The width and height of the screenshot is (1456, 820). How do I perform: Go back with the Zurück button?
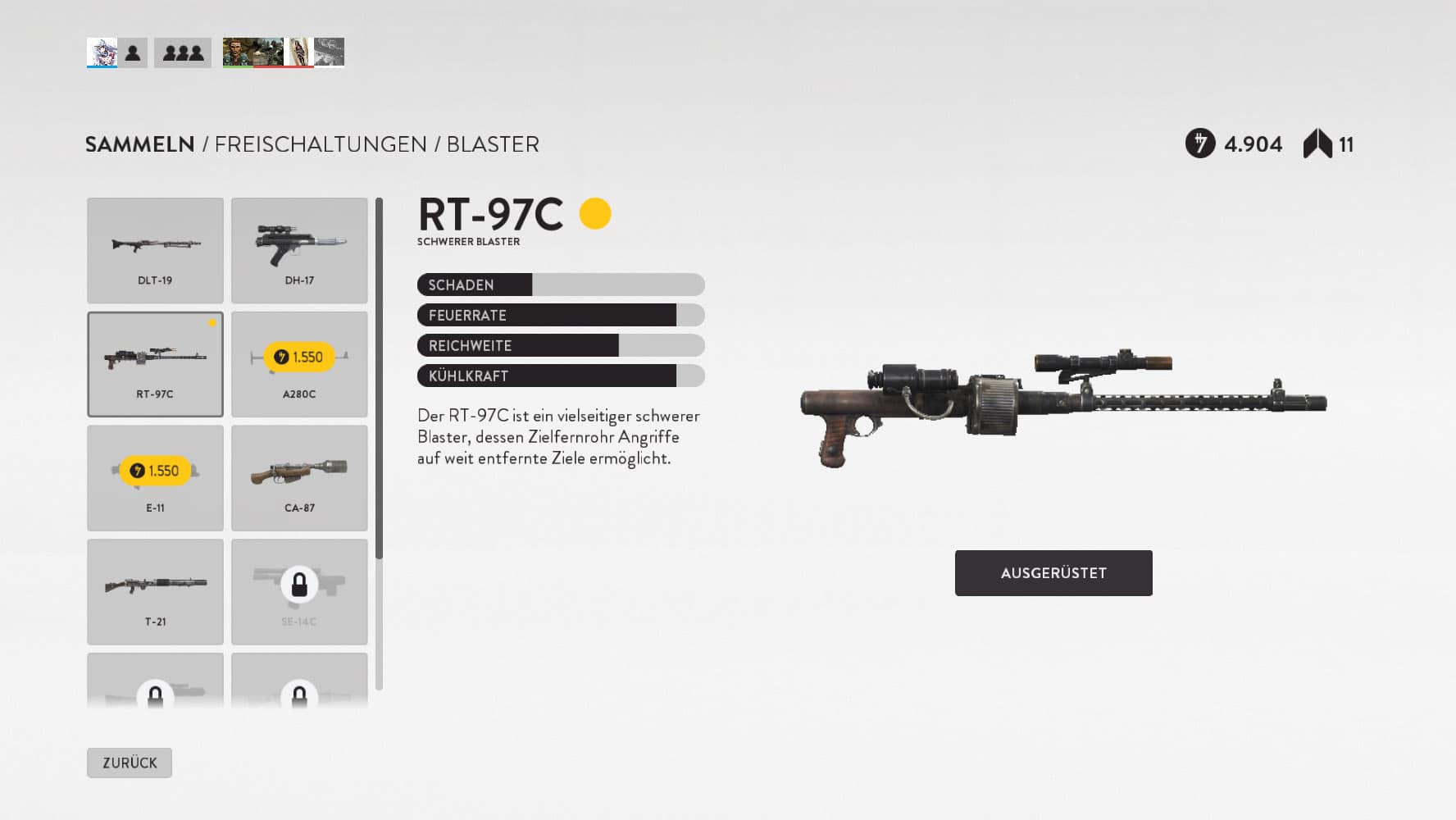tap(130, 763)
